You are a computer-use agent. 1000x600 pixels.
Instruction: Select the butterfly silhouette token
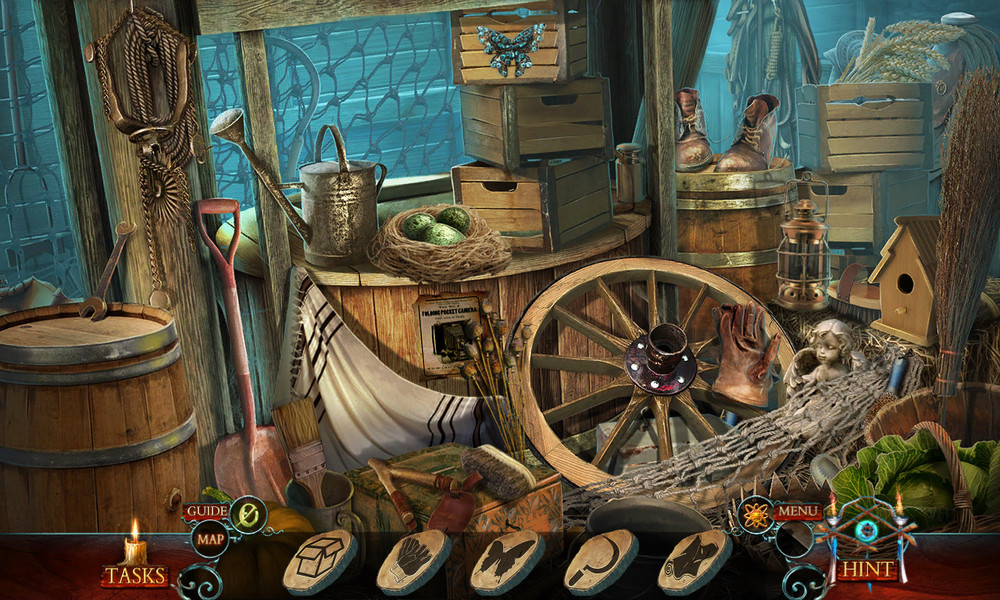click(x=507, y=561)
